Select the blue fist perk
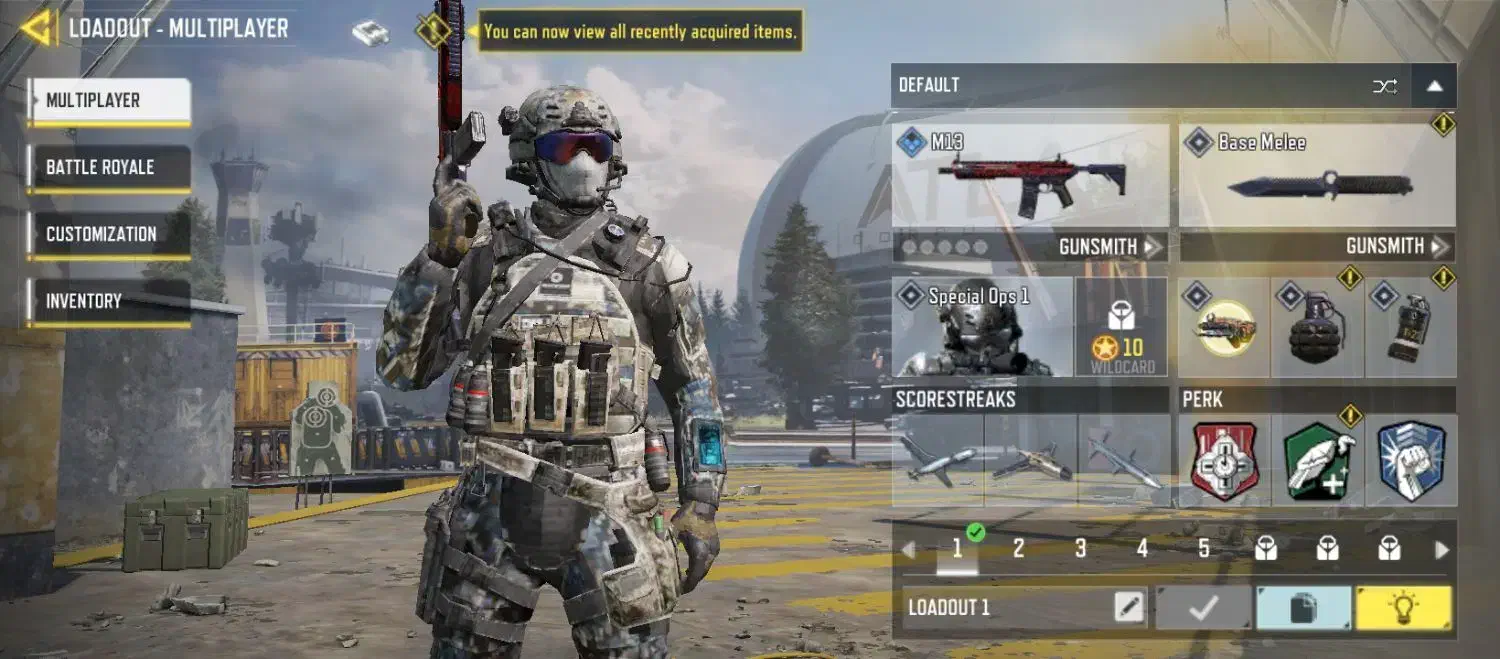The height and width of the screenshot is (659, 1500). click(1411, 461)
